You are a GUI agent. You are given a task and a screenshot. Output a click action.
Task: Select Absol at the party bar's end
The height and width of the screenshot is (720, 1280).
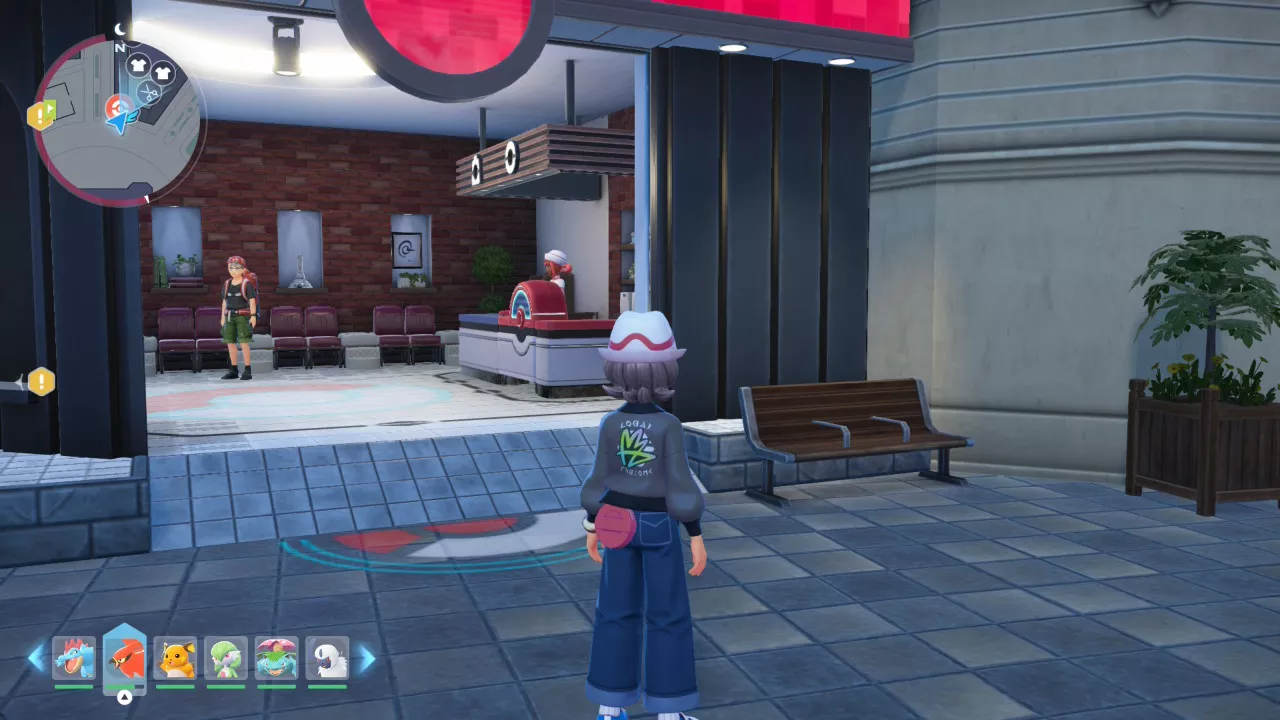pos(327,656)
